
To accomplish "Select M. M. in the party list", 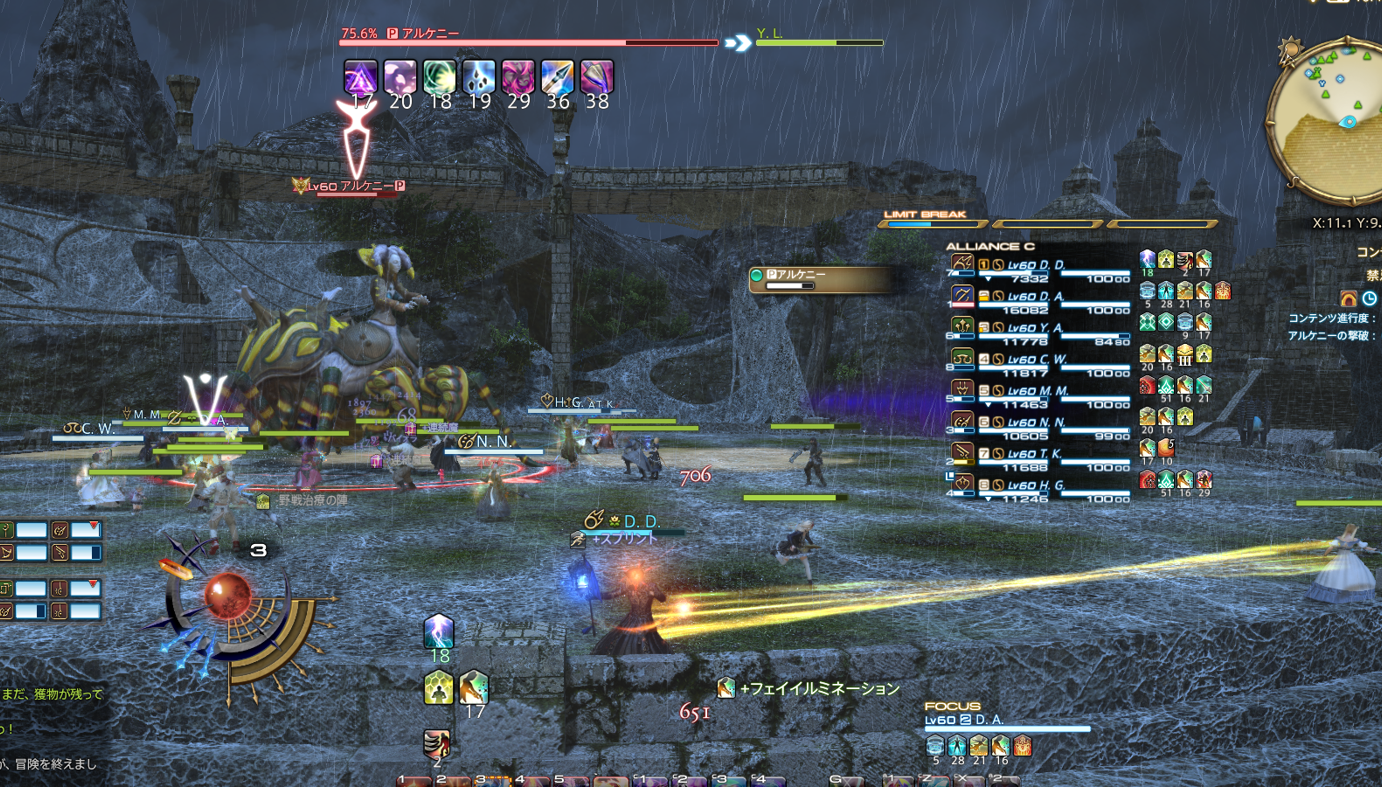I will 1040,392.
